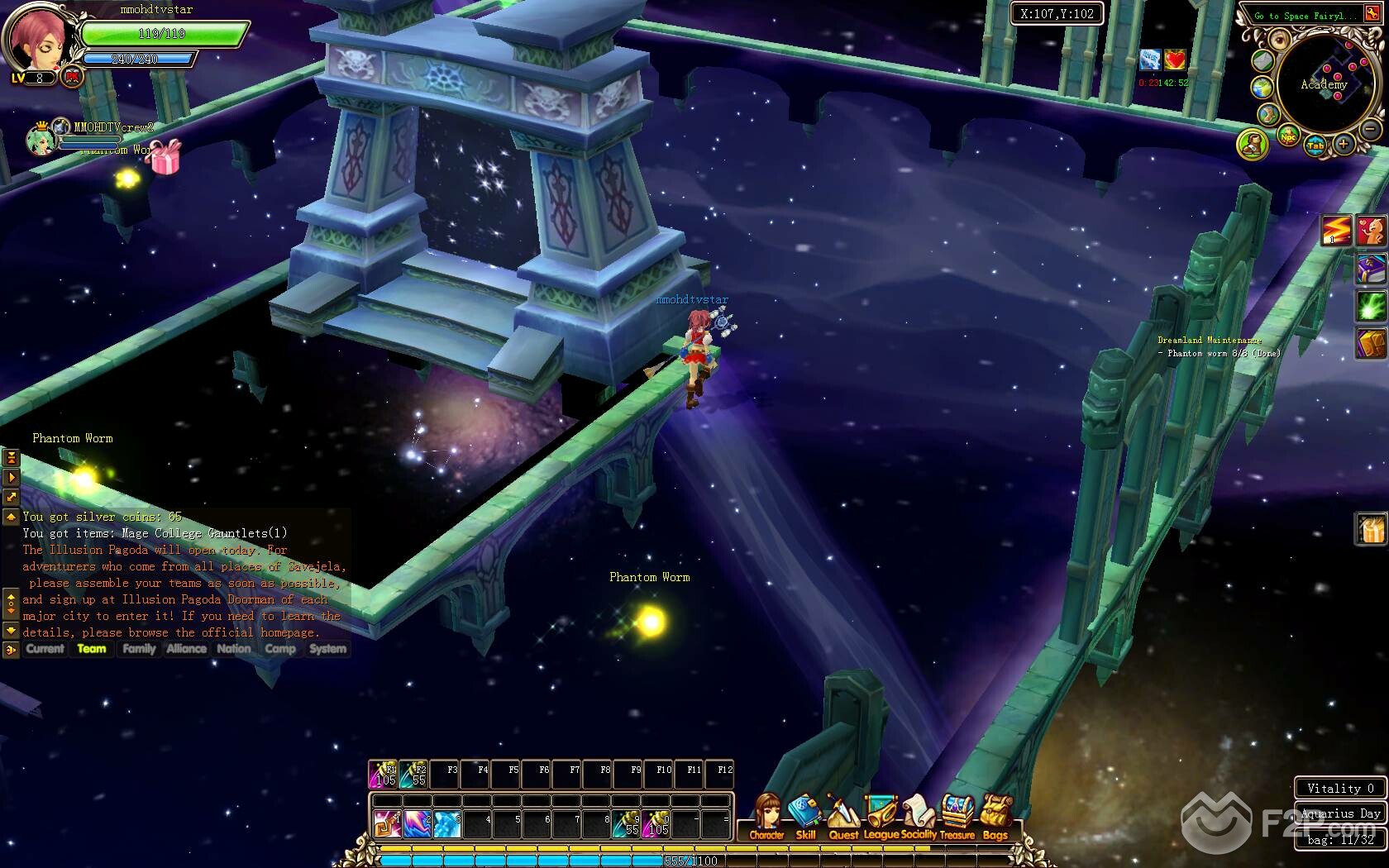Show the Alliance chat channel
This screenshot has height=868, width=1389.
click(x=186, y=649)
